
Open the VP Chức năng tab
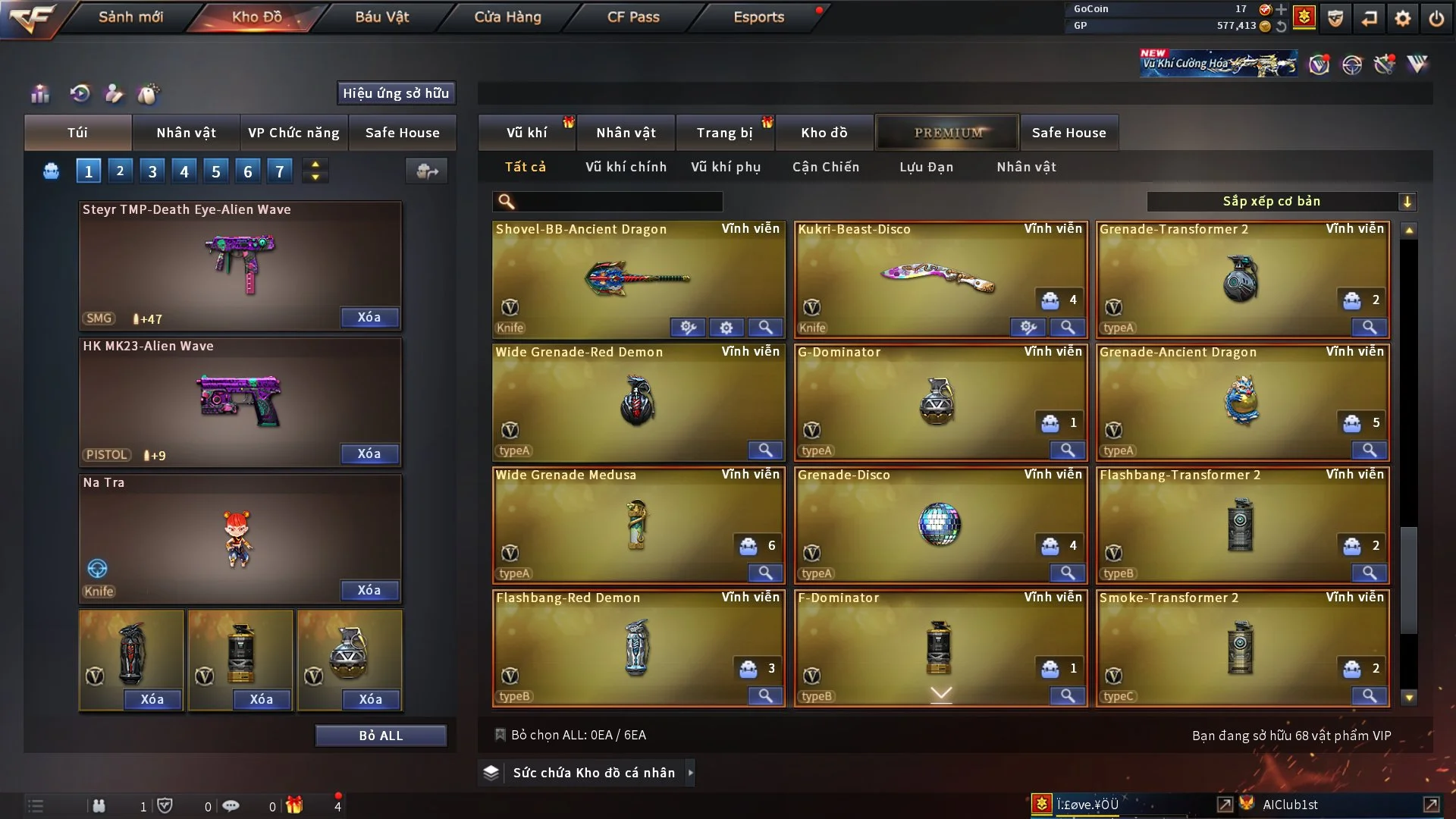point(293,133)
